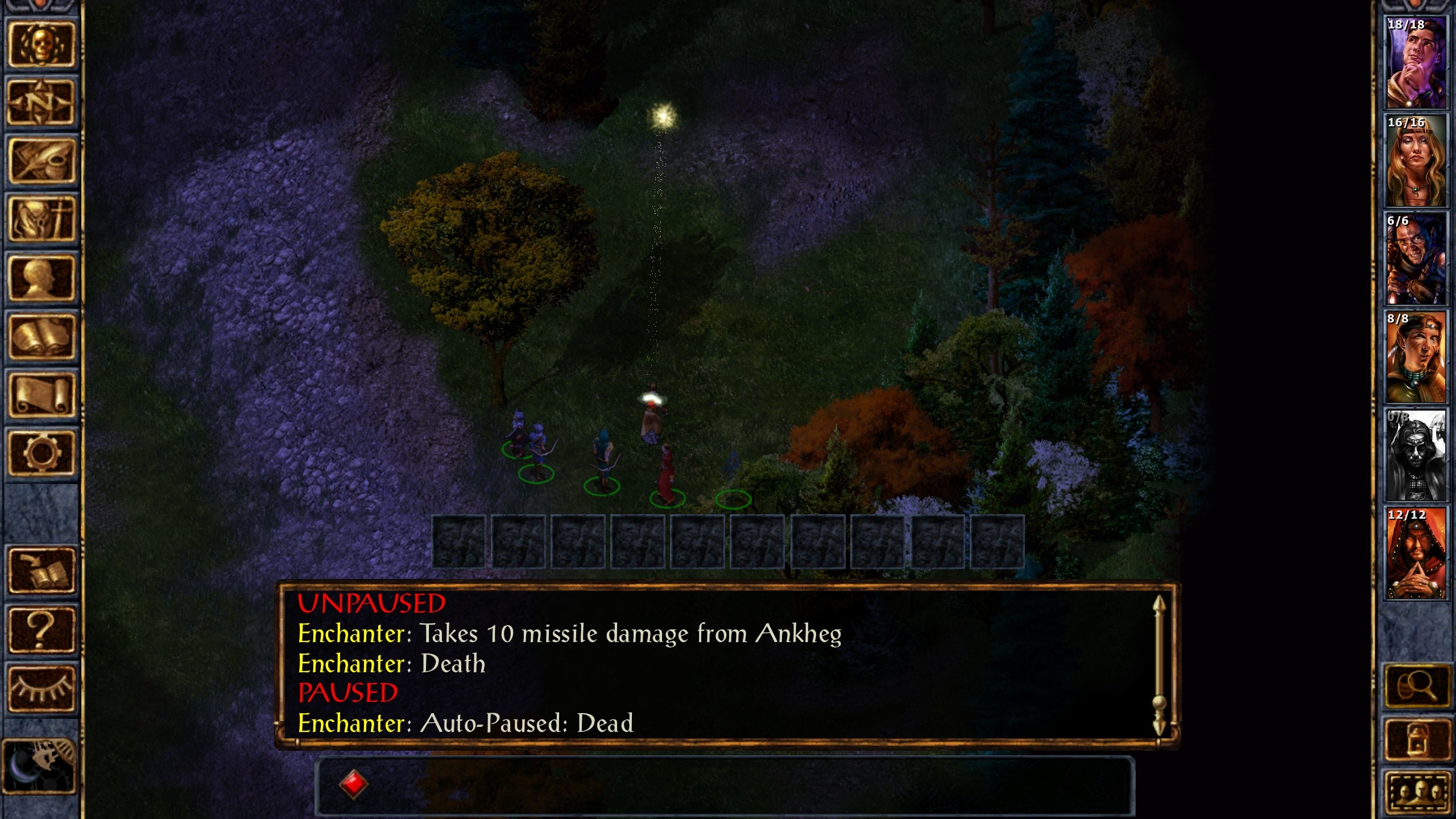Open the journal quill icon

tap(41, 161)
